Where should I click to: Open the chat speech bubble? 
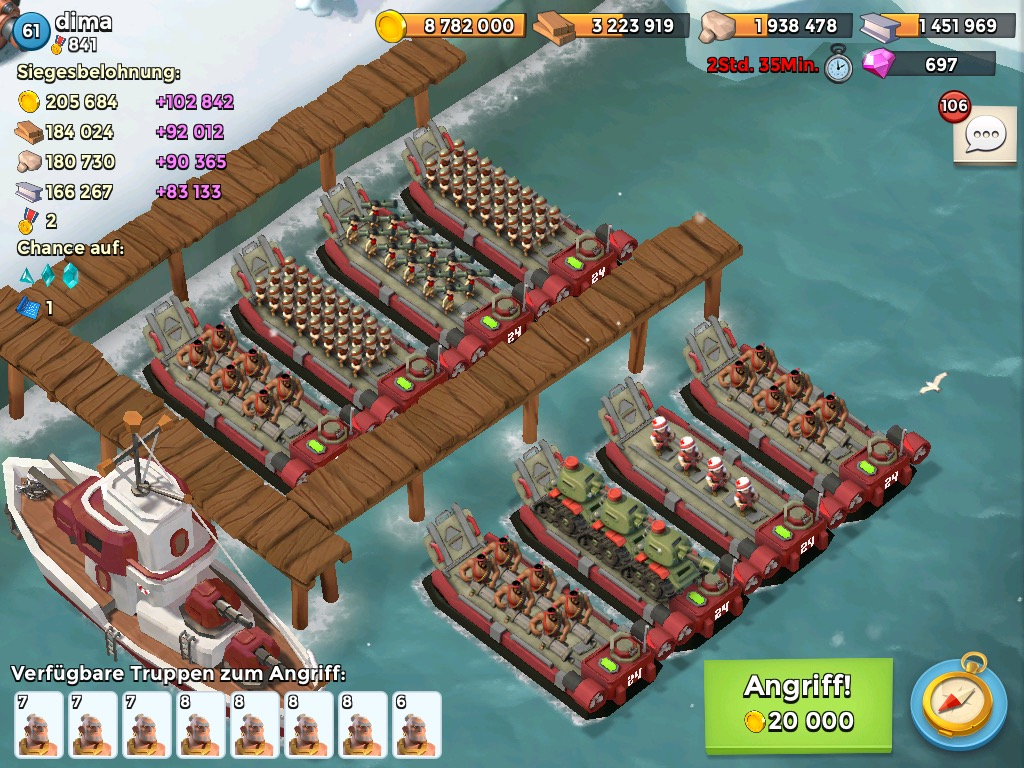[985, 135]
